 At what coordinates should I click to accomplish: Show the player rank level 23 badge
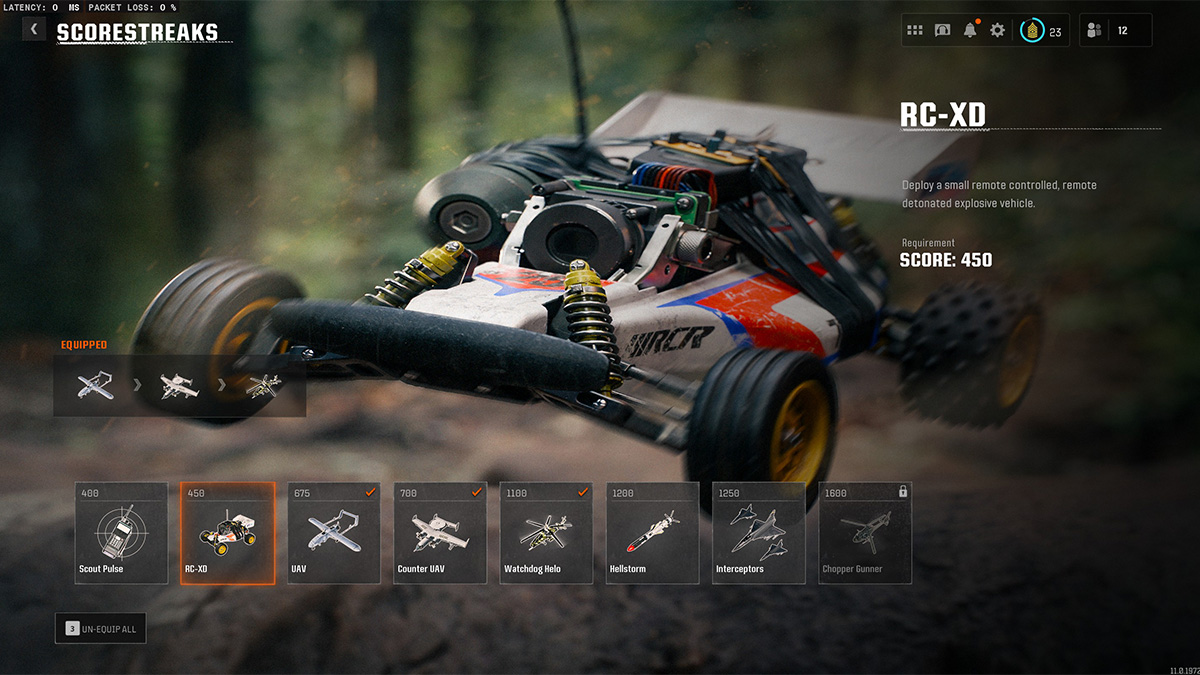(1040, 31)
